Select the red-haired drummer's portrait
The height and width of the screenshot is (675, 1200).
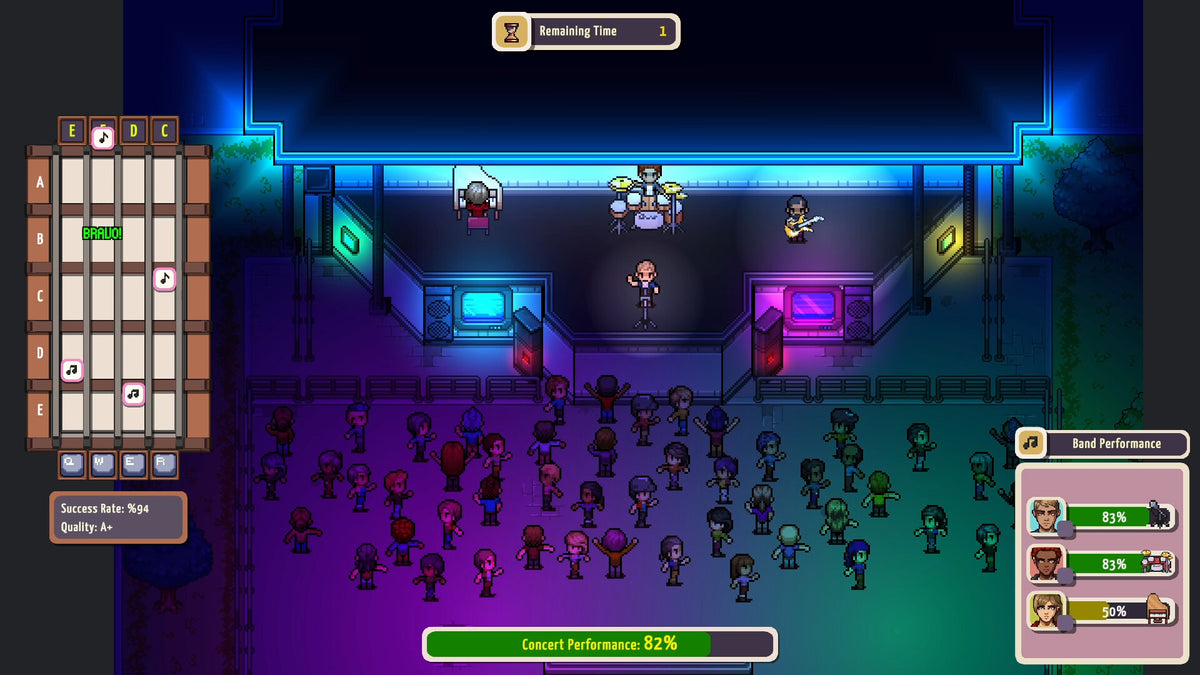pyautogui.click(x=1046, y=564)
